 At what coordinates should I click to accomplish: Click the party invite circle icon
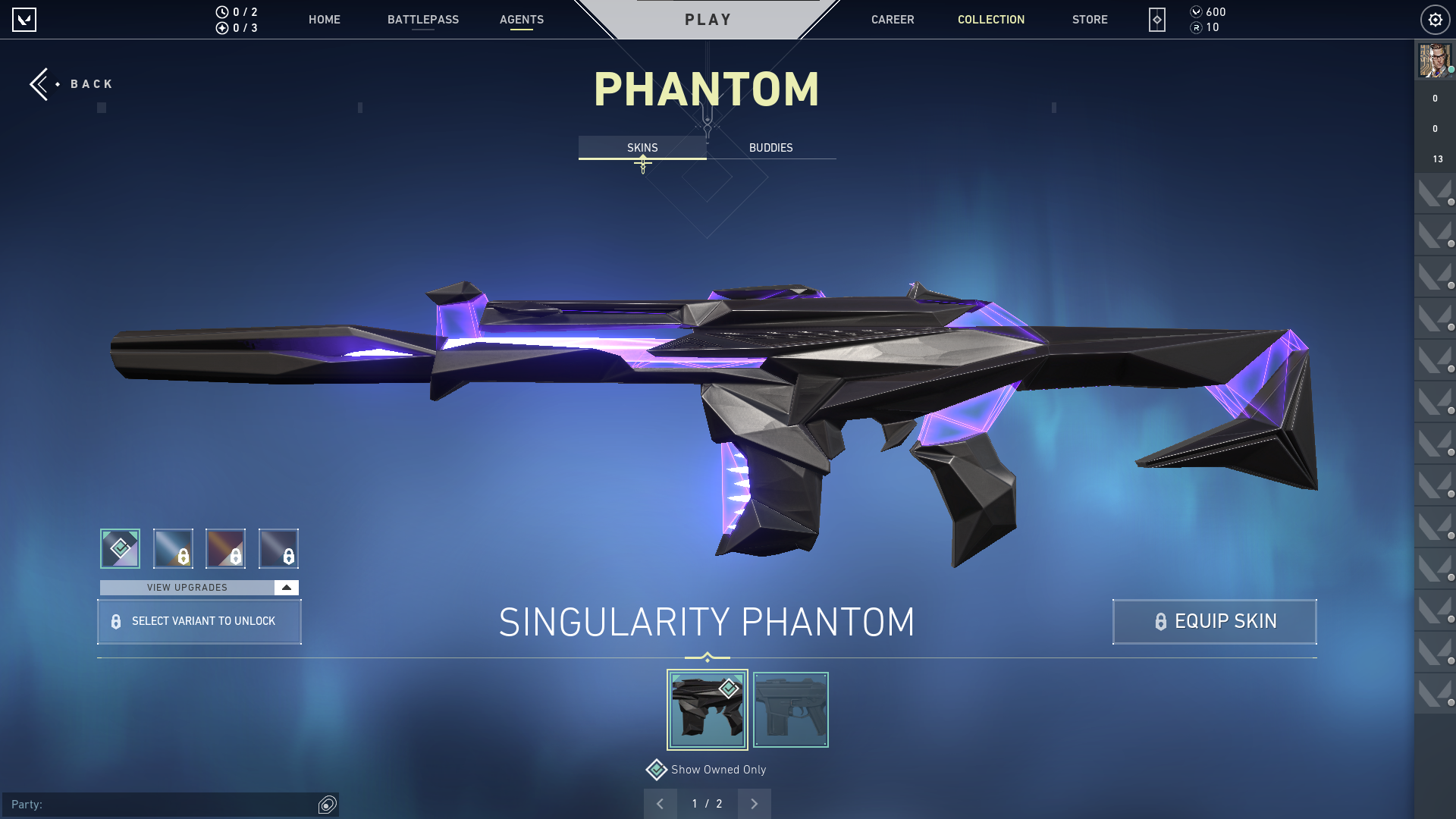327,805
